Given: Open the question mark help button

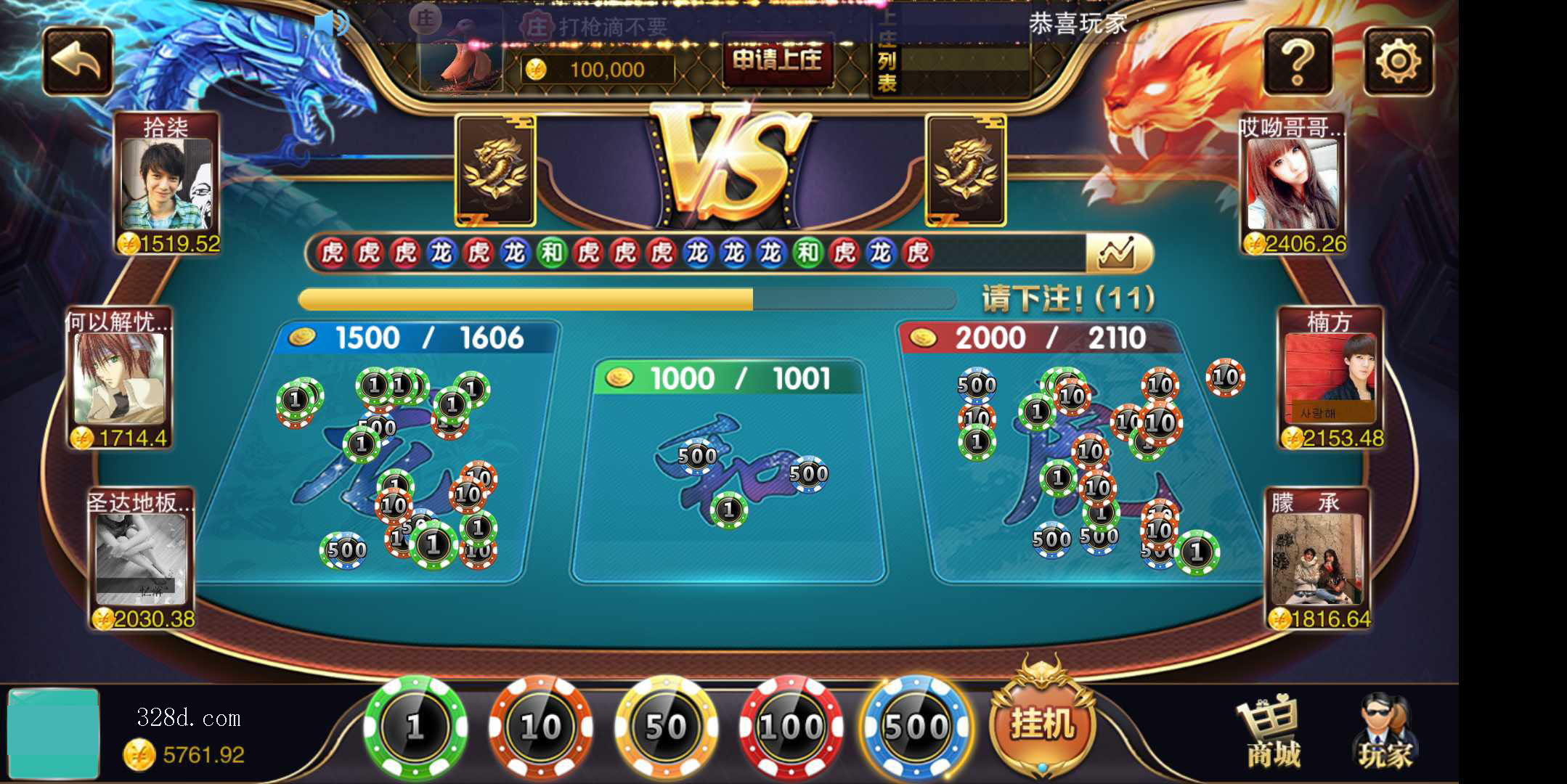Looking at the screenshot, I should coord(1298,62).
